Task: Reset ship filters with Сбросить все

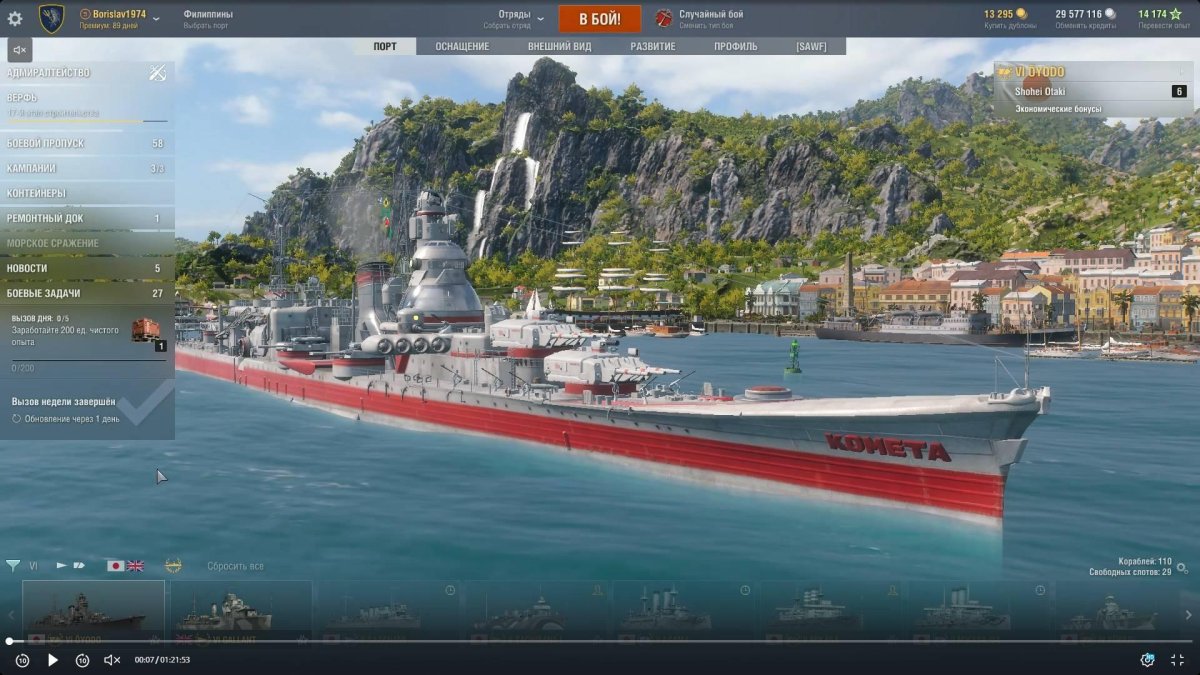Action: click(x=235, y=566)
